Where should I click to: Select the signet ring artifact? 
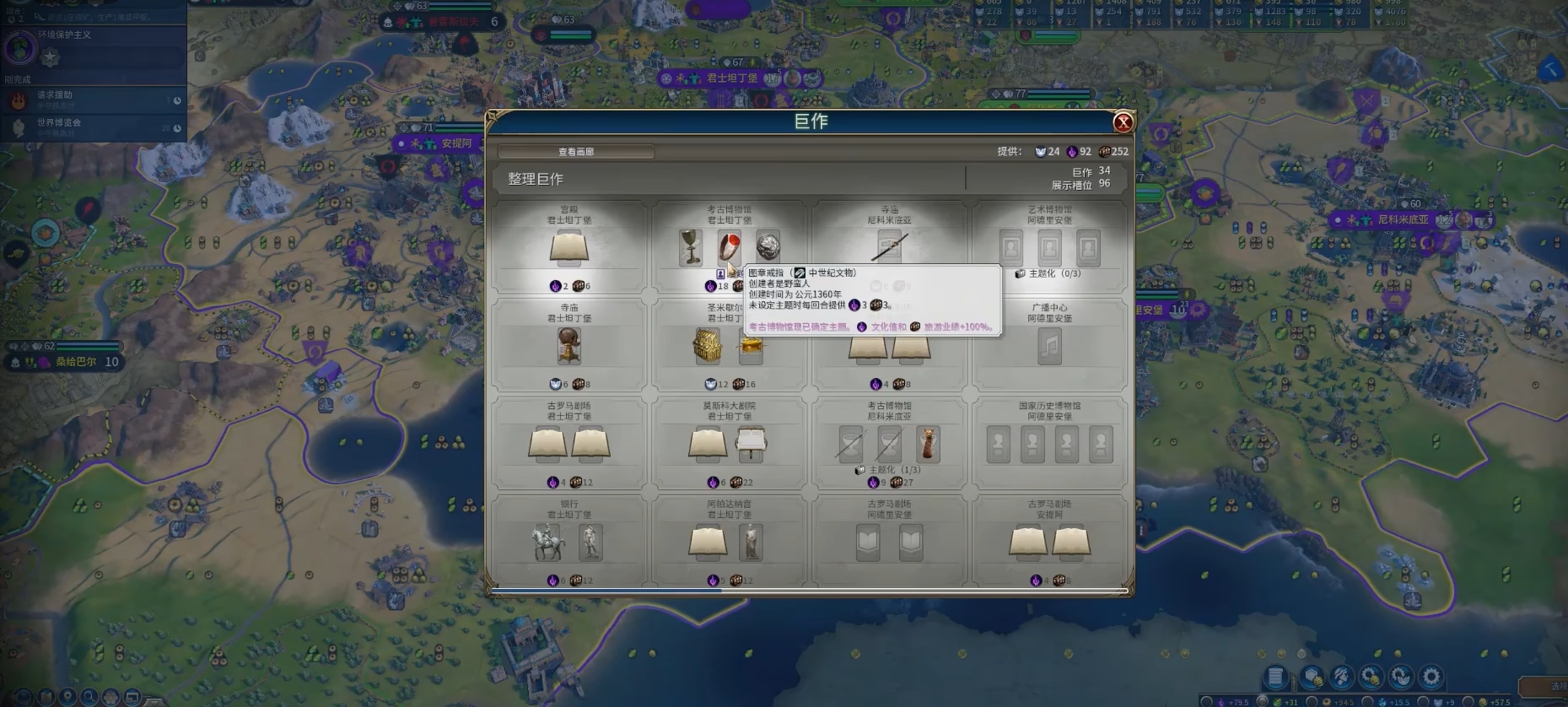pos(729,247)
